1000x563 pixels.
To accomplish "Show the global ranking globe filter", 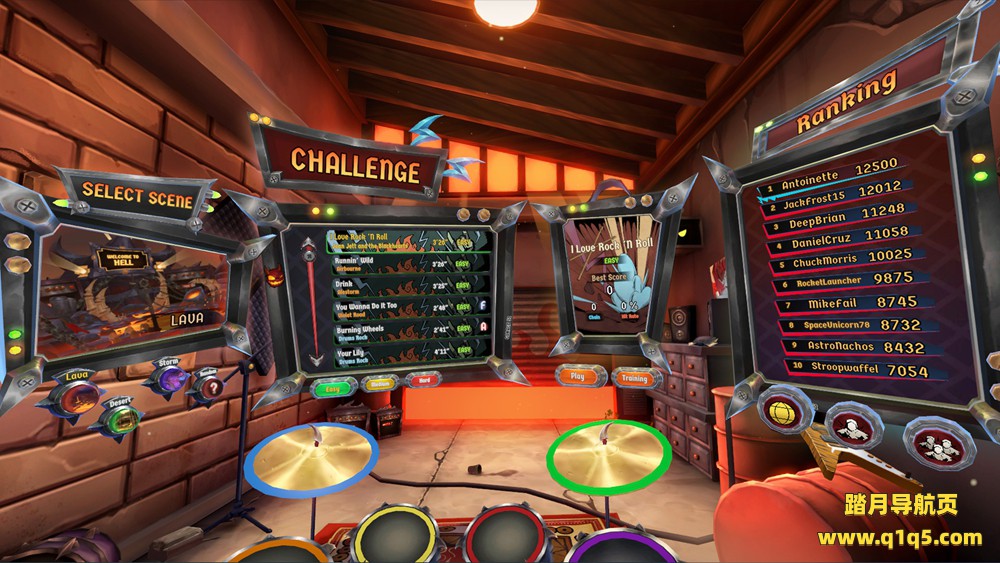I will pyautogui.click(x=786, y=409).
